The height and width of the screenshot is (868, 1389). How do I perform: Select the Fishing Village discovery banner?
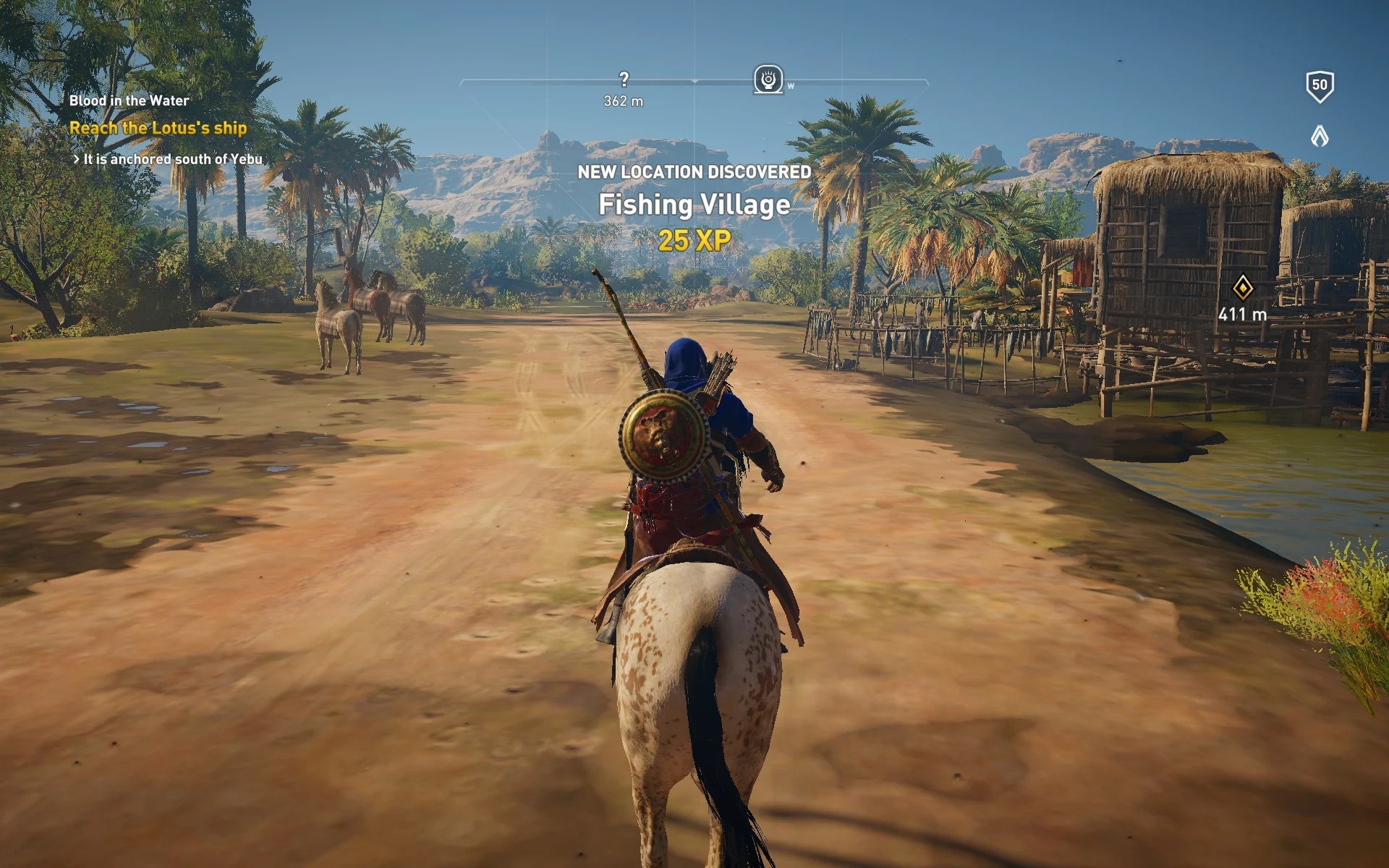[x=693, y=205]
